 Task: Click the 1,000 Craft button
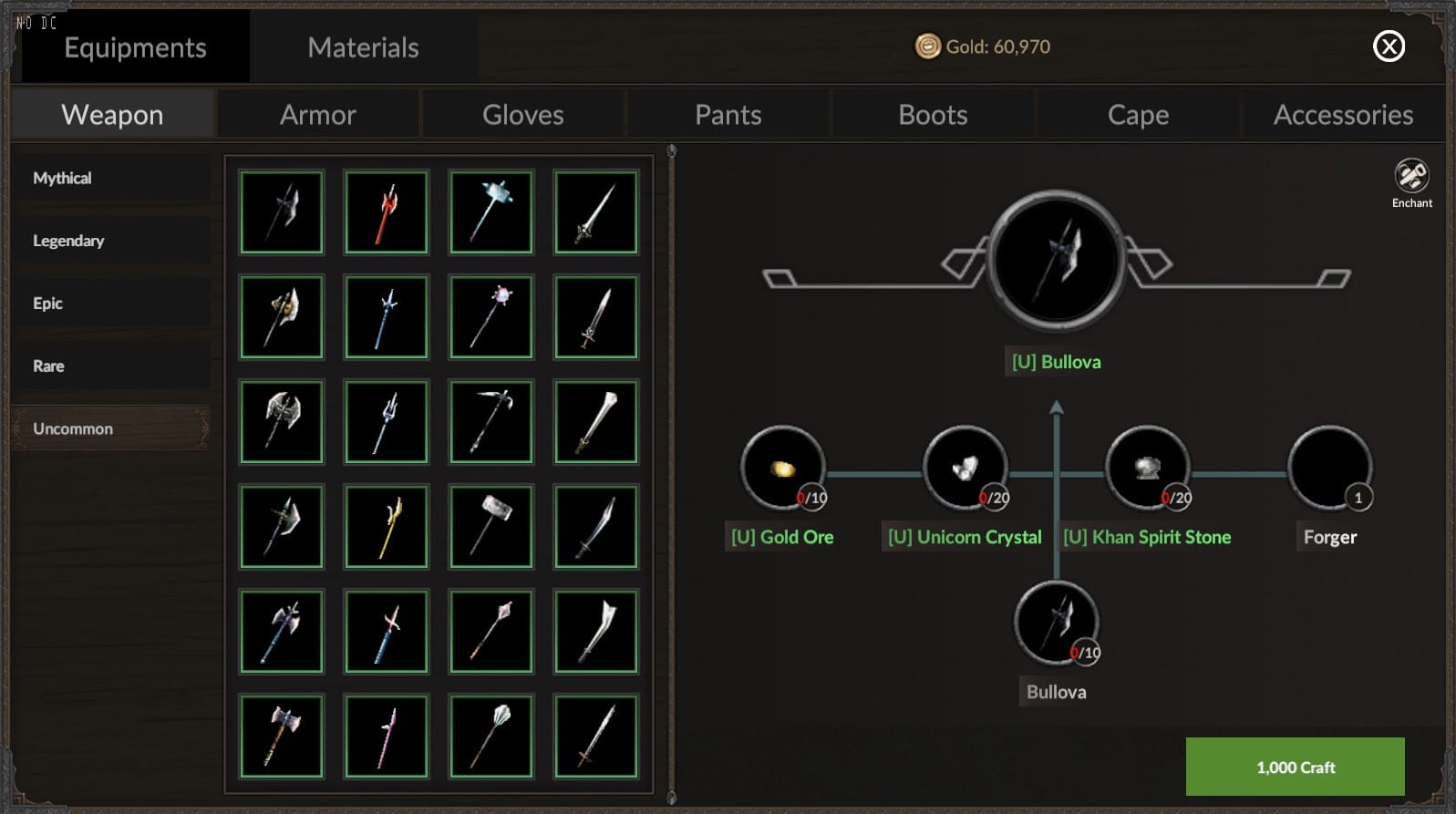tap(1295, 767)
